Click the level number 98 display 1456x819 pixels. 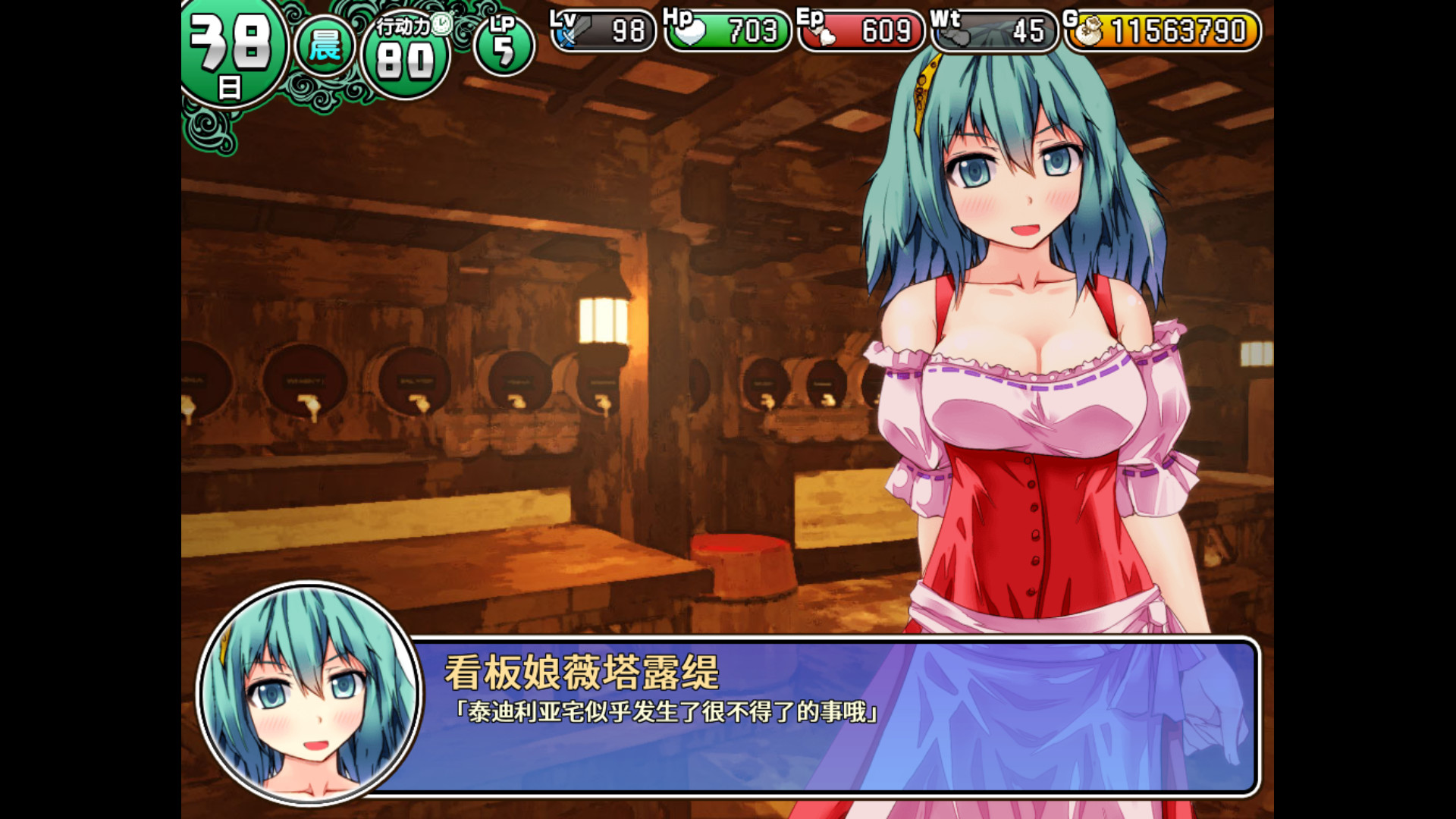[622, 32]
